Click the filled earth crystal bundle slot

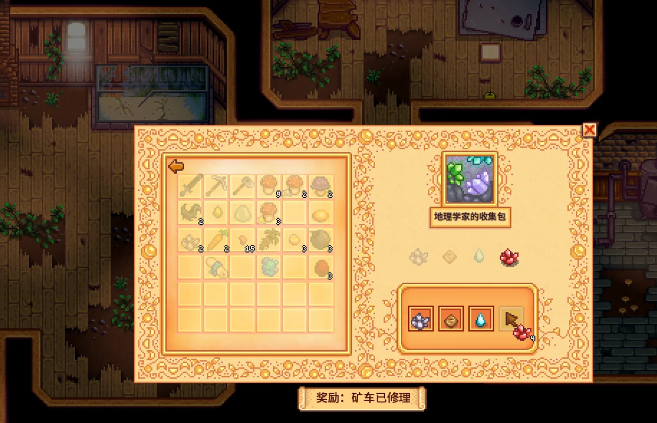pos(451,320)
